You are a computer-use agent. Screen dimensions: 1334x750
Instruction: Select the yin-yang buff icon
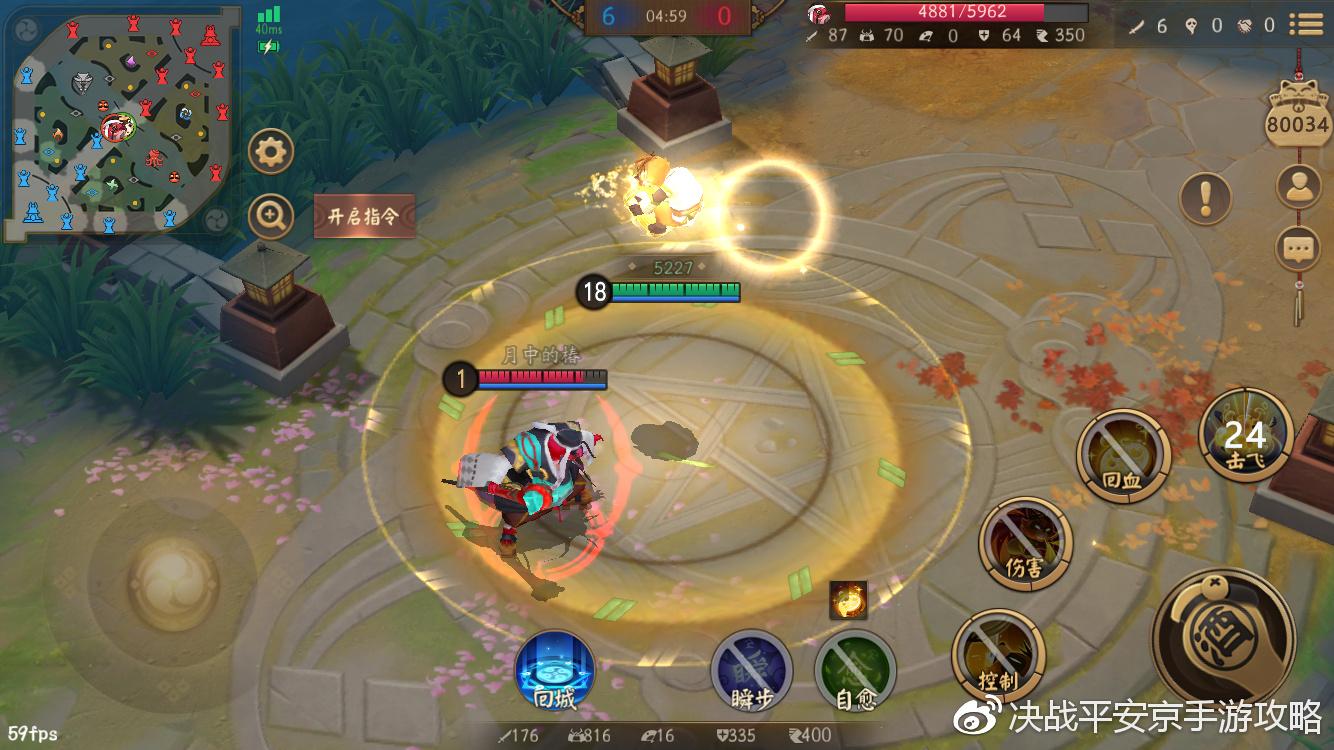click(x=848, y=599)
